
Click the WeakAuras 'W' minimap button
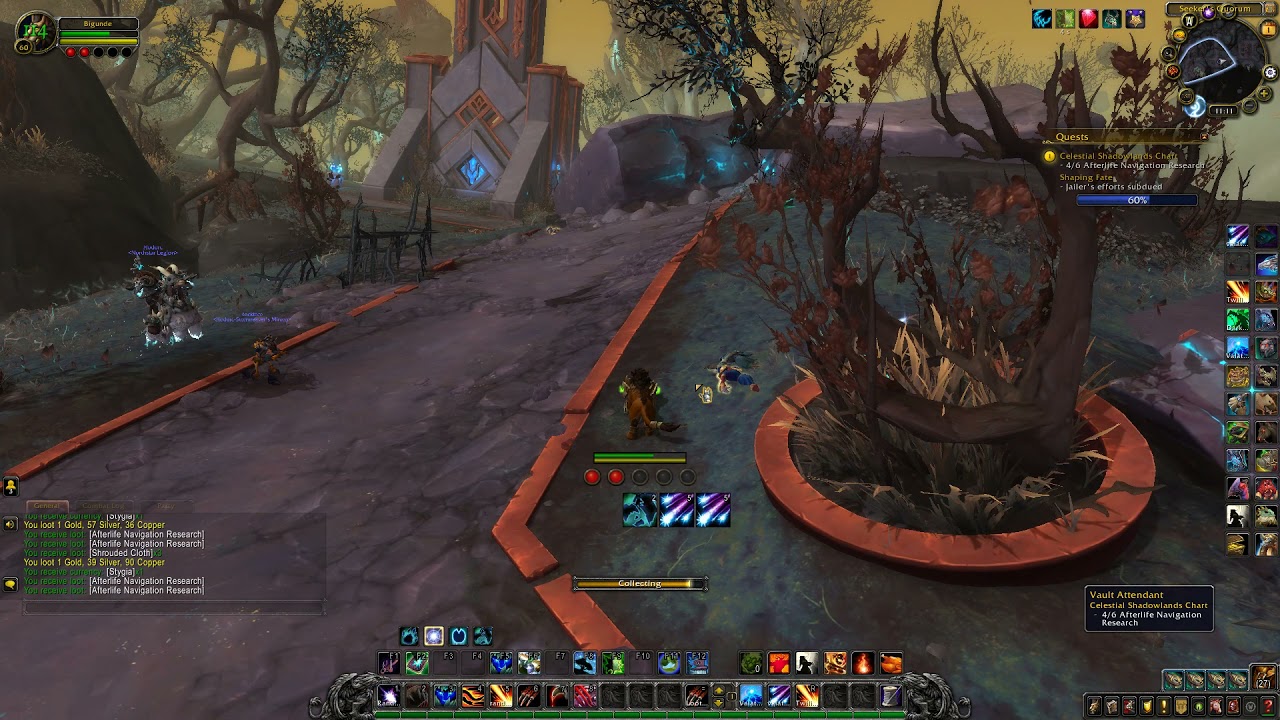(x=1189, y=19)
